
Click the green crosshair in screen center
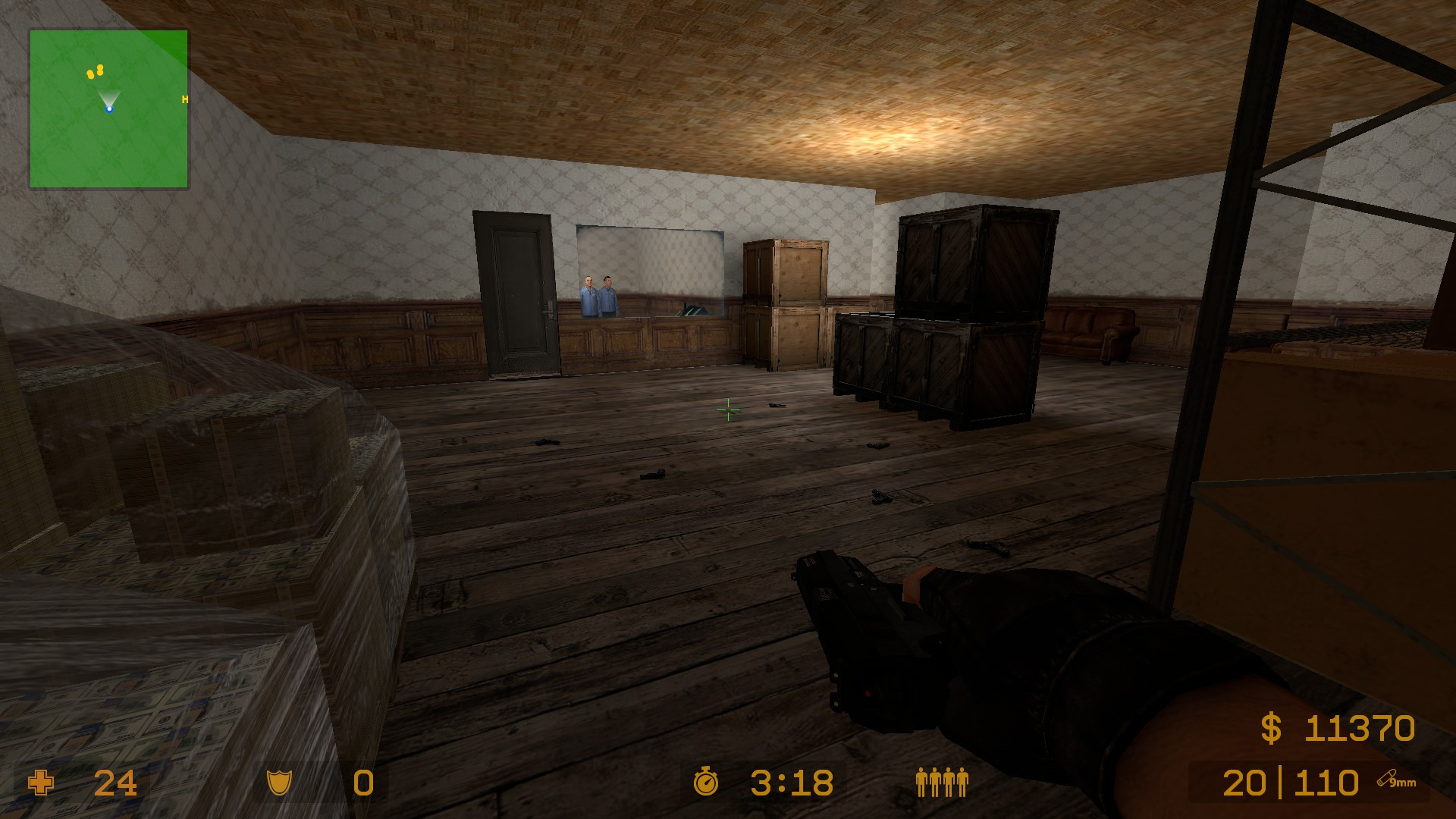(x=727, y=410)
